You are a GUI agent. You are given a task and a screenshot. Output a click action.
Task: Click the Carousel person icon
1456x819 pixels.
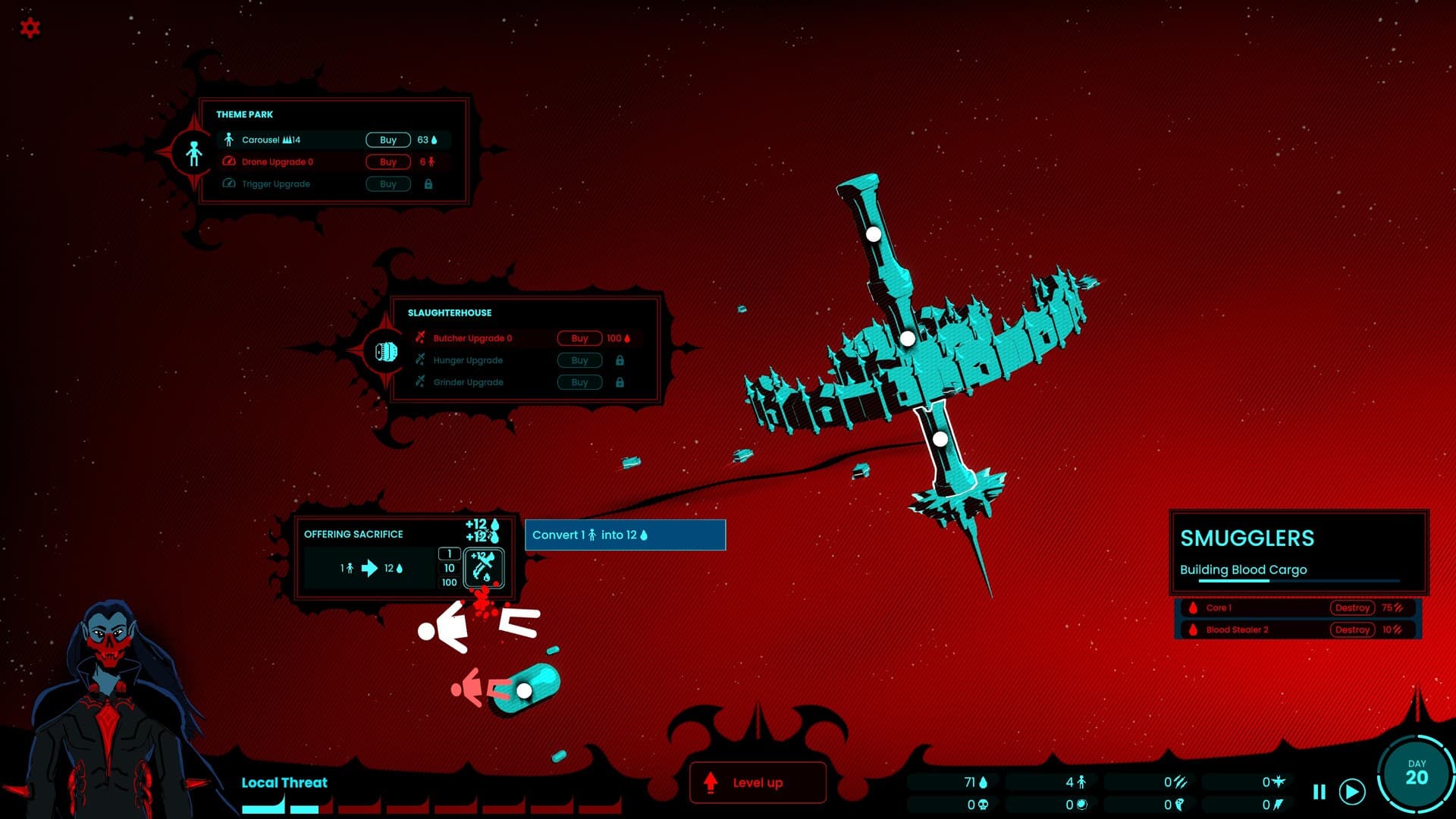point(229,140)
